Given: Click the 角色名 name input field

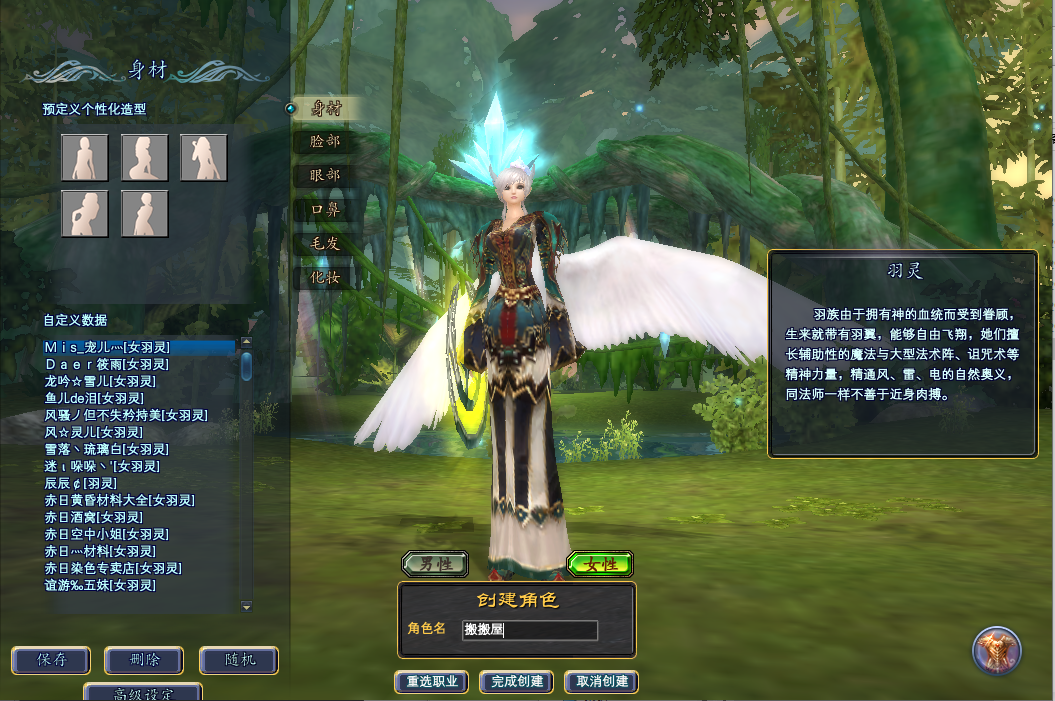Looking at the screenshot, I should pyautogui.click(x=530, y=630).
